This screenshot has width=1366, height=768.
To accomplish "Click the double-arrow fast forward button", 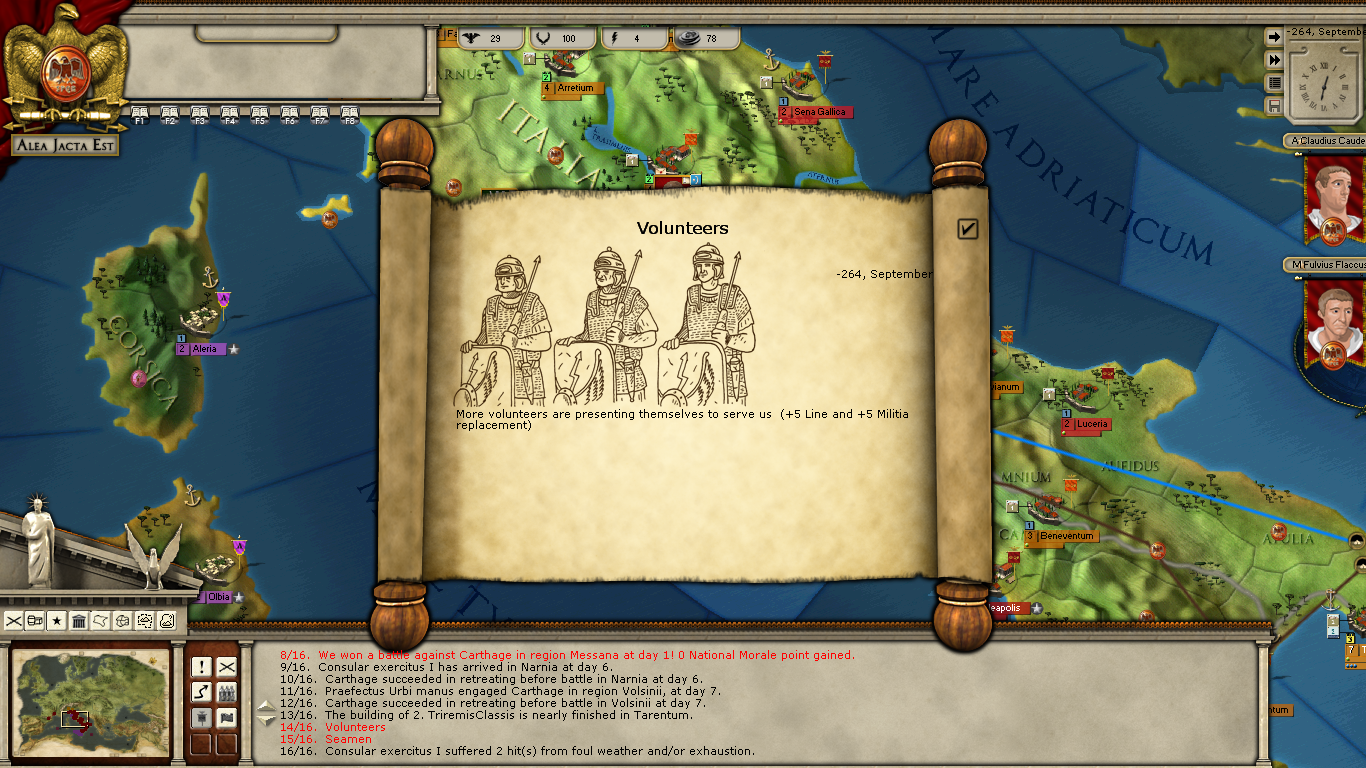I will (1274, 60).
